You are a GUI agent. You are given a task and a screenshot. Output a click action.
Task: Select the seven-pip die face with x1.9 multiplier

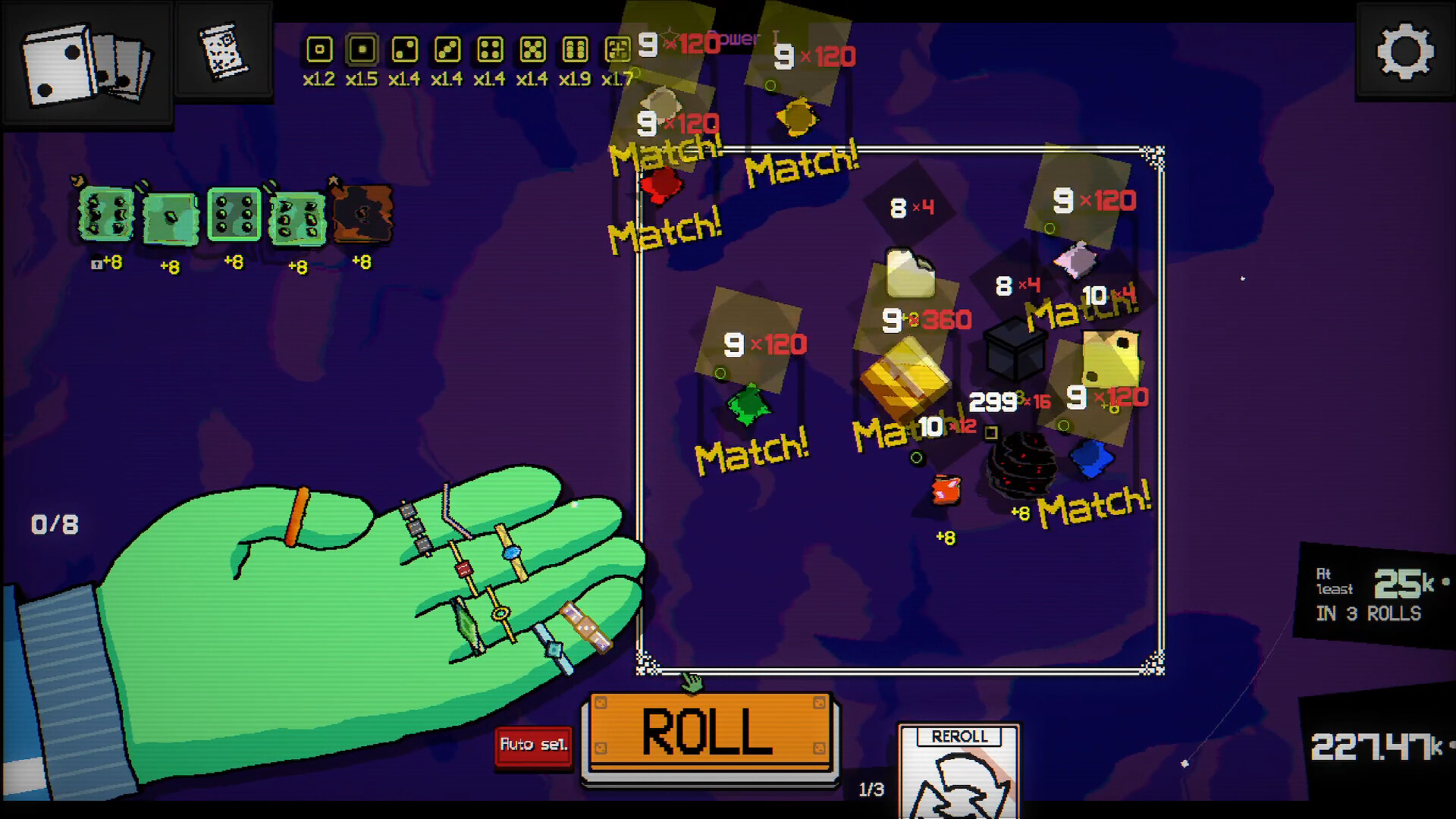[576, 49]
